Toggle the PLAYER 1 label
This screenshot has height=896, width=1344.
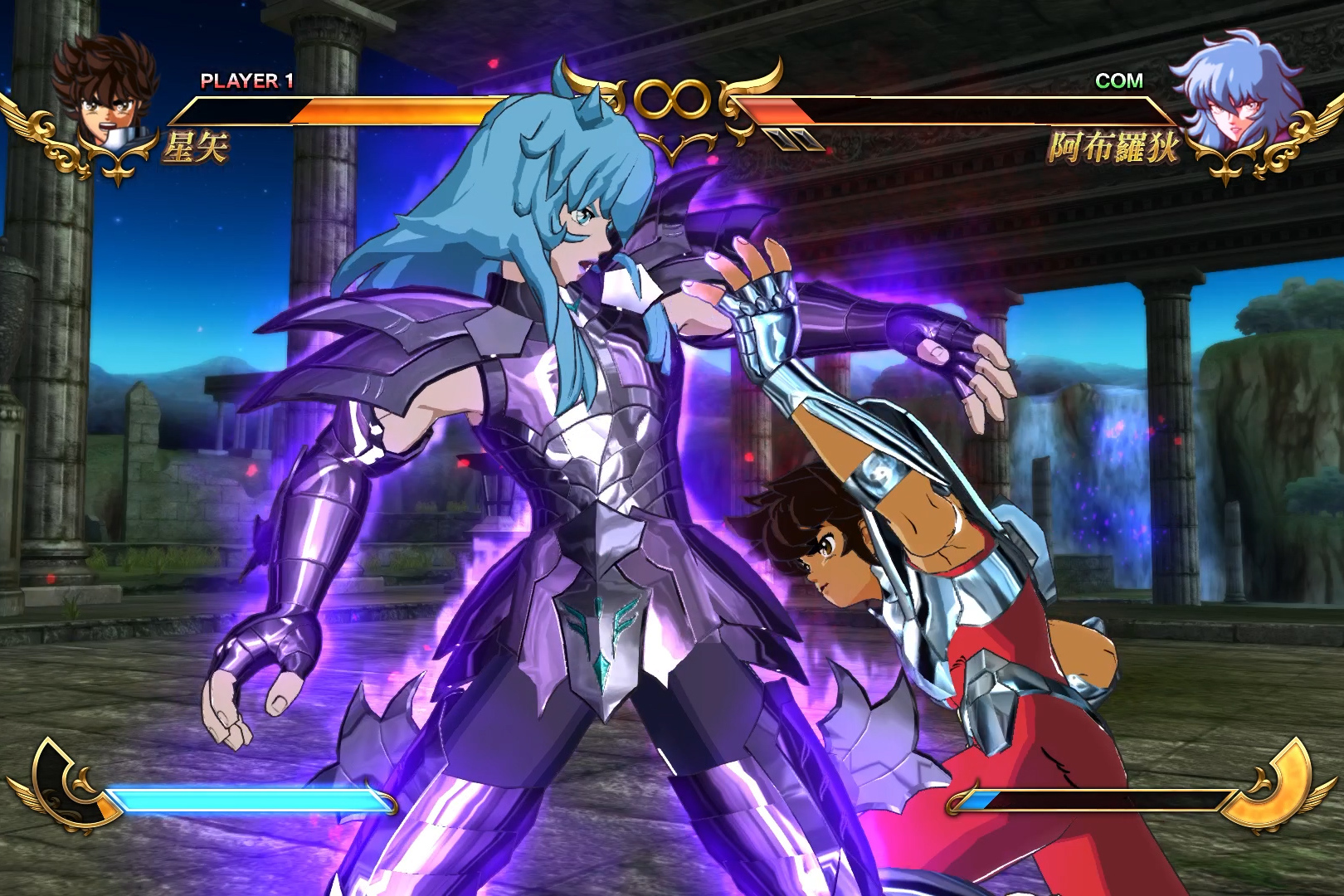(245, 80)
